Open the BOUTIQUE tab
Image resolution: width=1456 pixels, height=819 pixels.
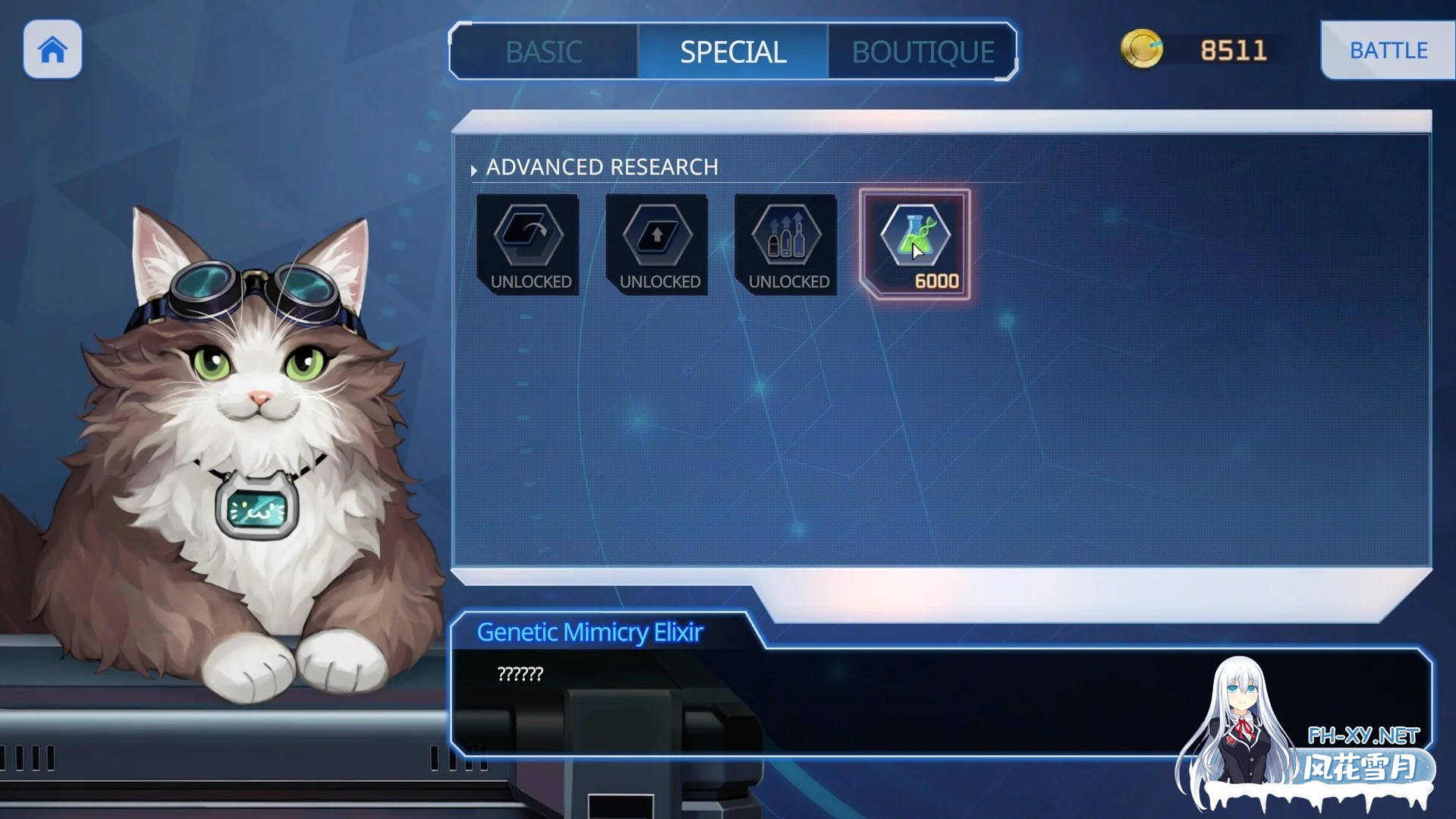[922, 52]
